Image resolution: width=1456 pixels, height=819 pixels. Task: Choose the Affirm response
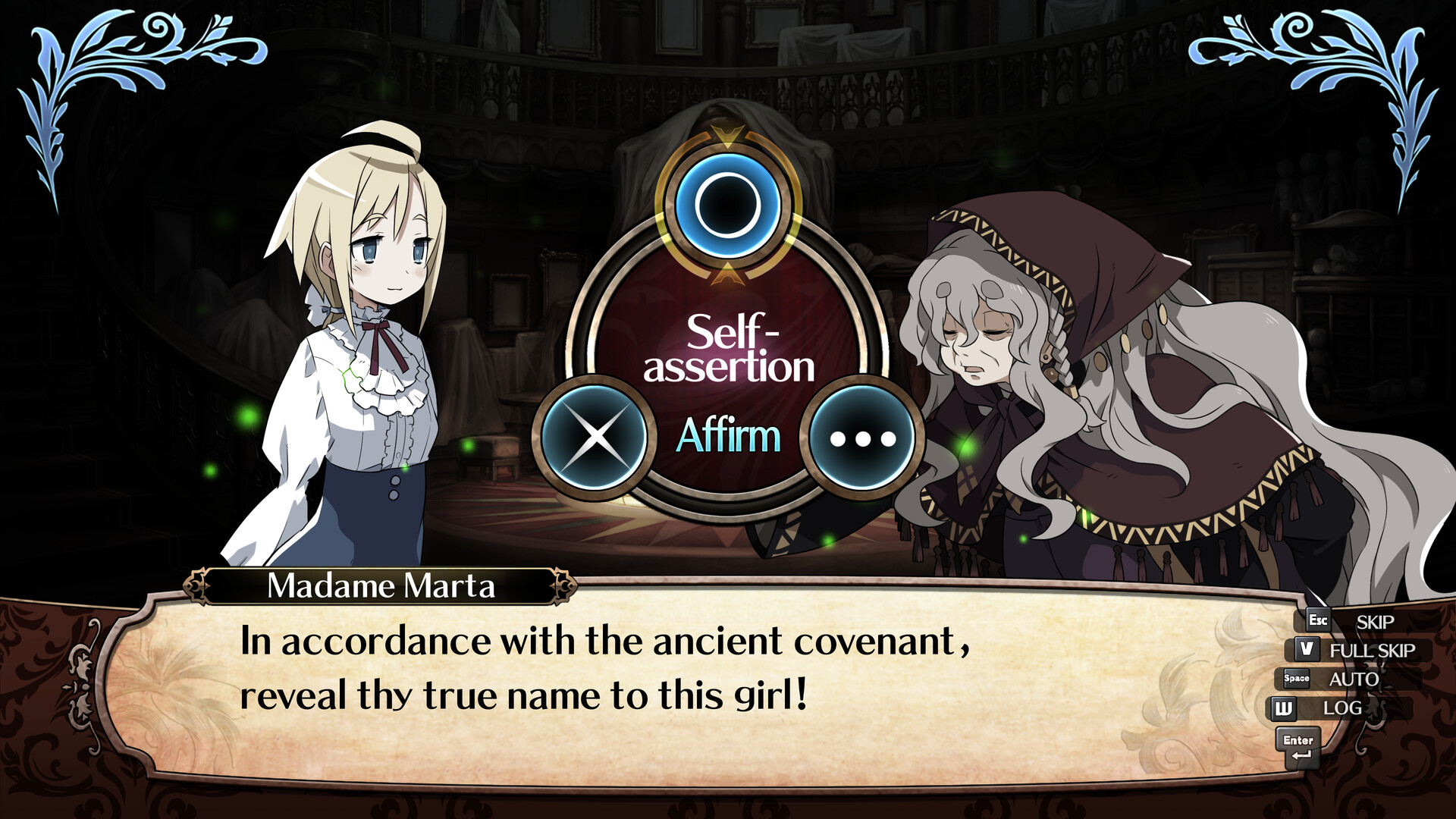730,435
